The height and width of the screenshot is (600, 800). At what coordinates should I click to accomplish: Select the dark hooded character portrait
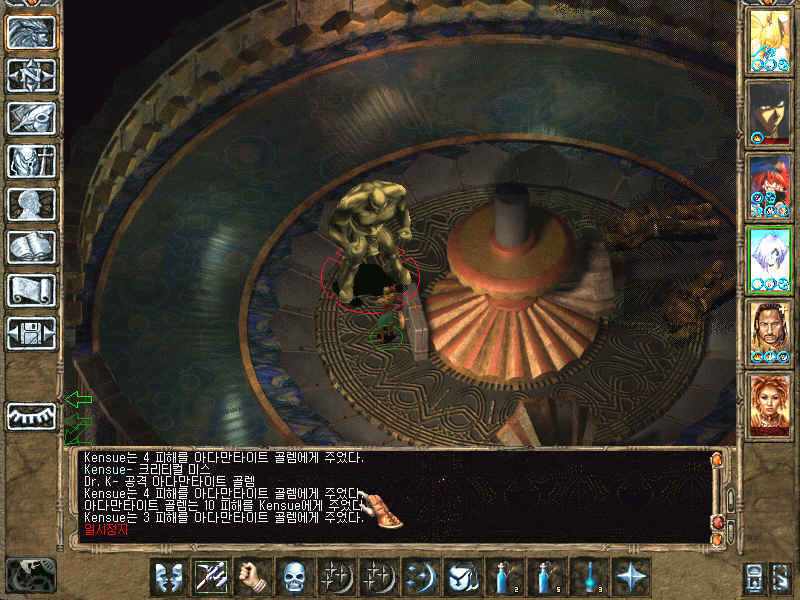(769, 113)
